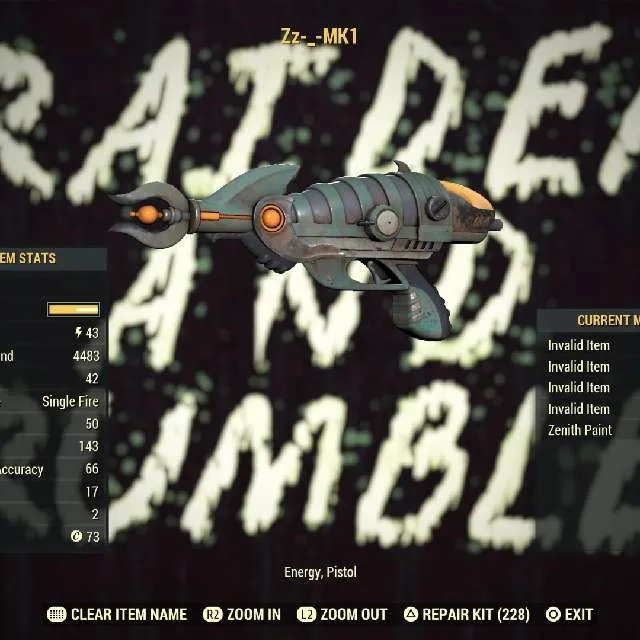Select the Zenith Paint mod entry
Image resolution: width=640 pixels, height=640 pixels.
[x=580, y=430]
